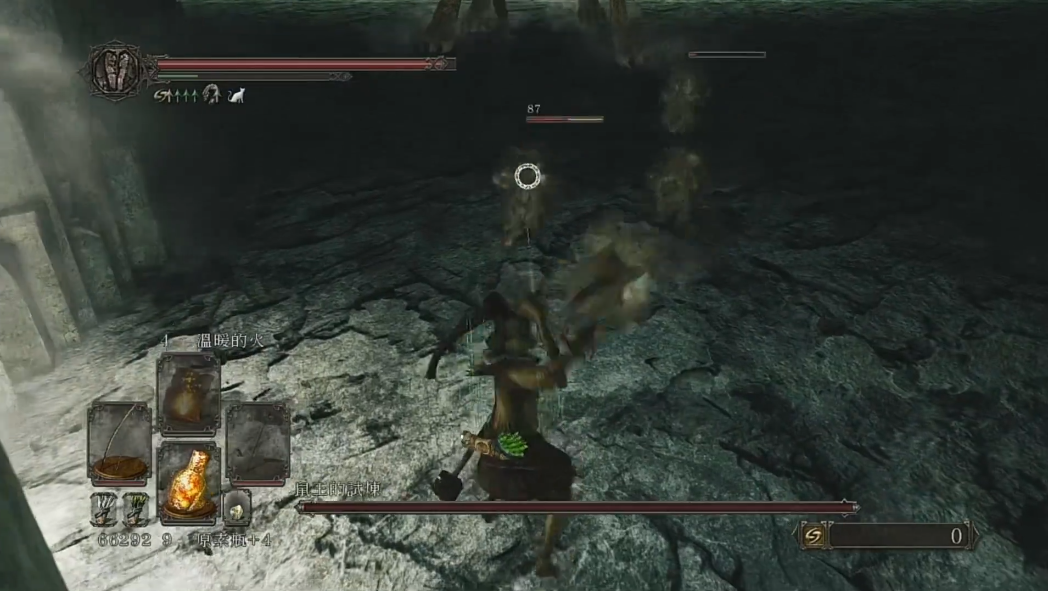Click the covenant emblem beside the health bar
1048x591 pixels.
pos(116,70)
